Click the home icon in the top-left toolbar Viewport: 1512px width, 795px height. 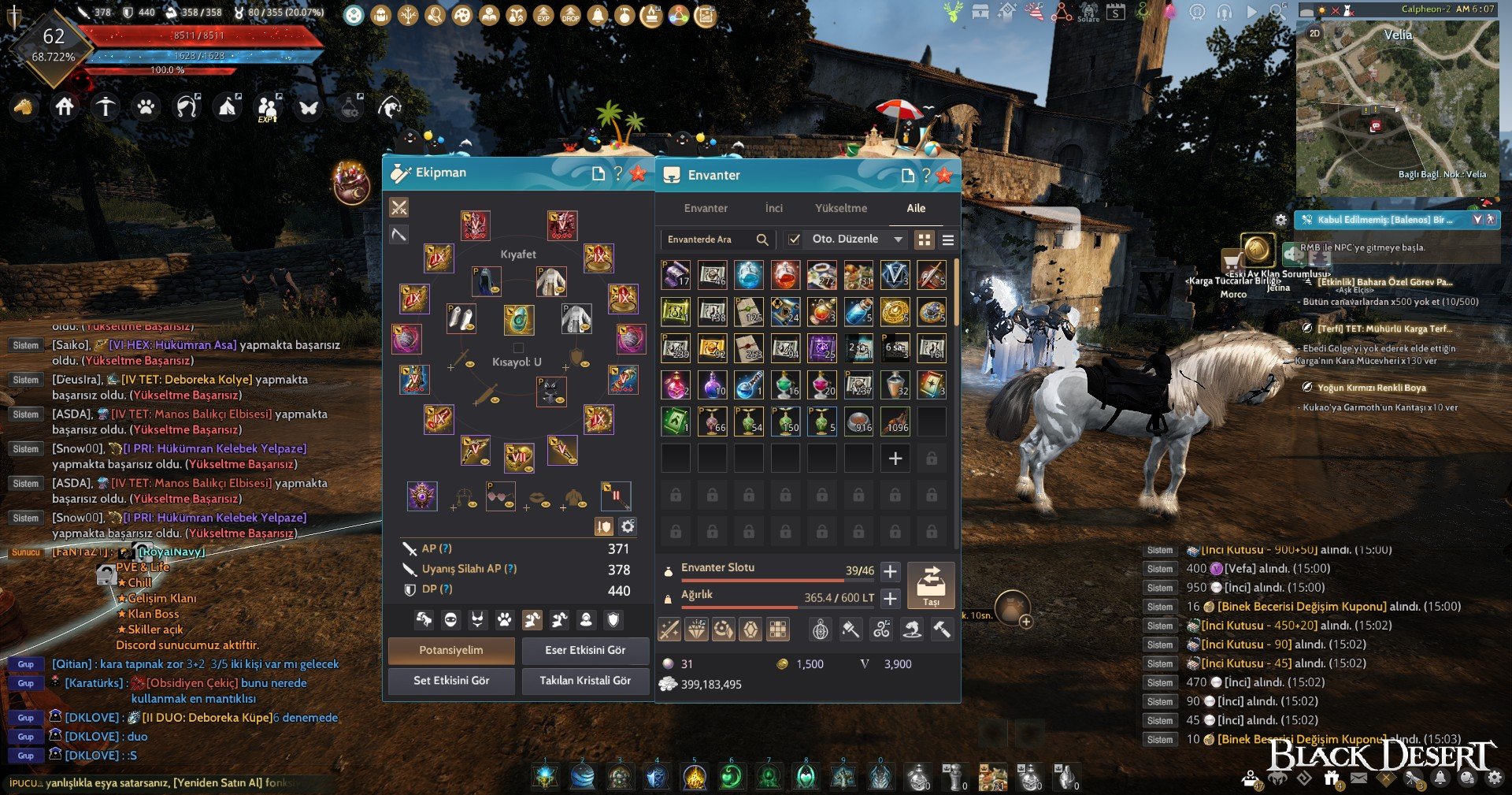(65, 106)
